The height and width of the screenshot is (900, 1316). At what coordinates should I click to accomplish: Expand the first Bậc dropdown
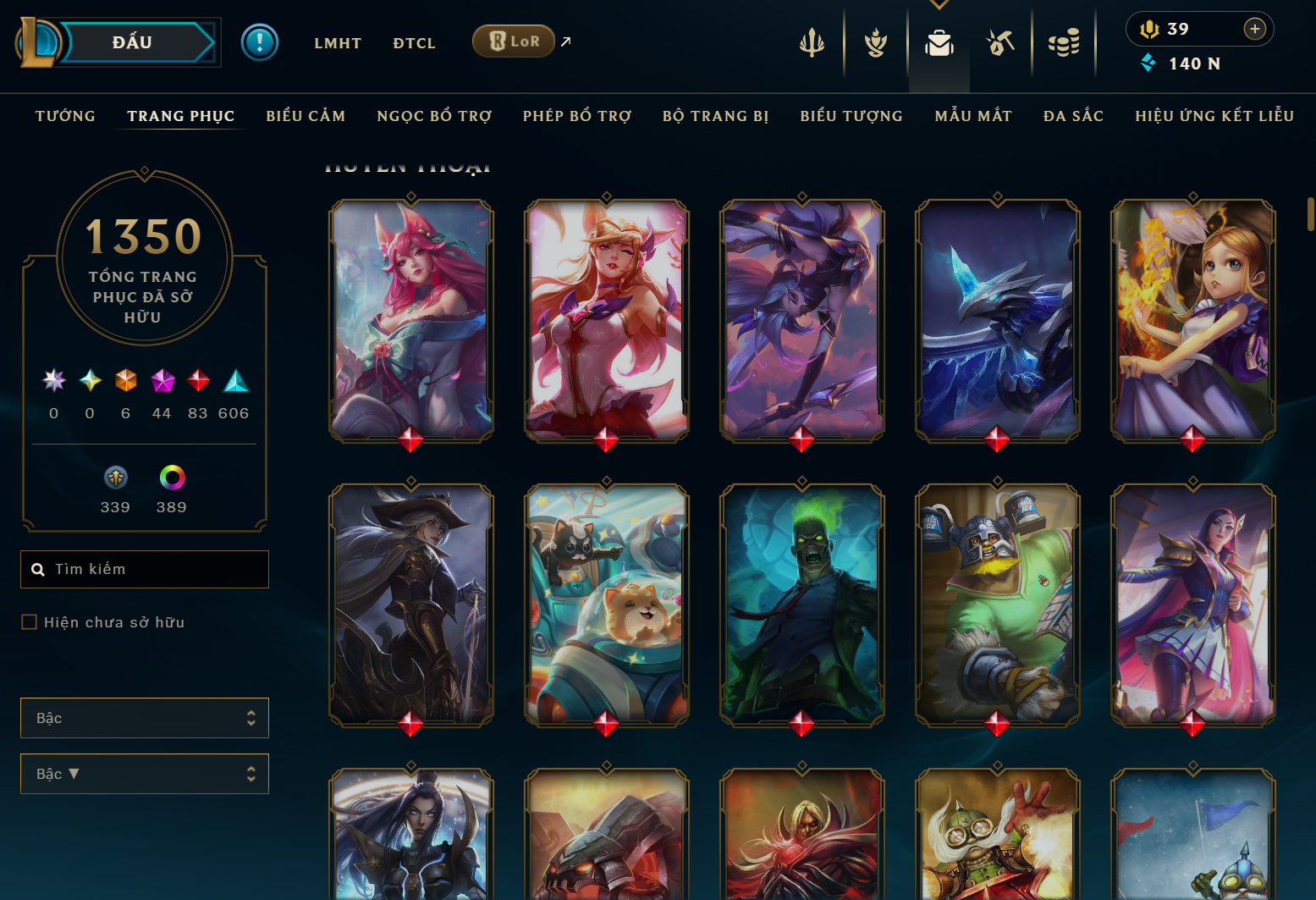144,717
